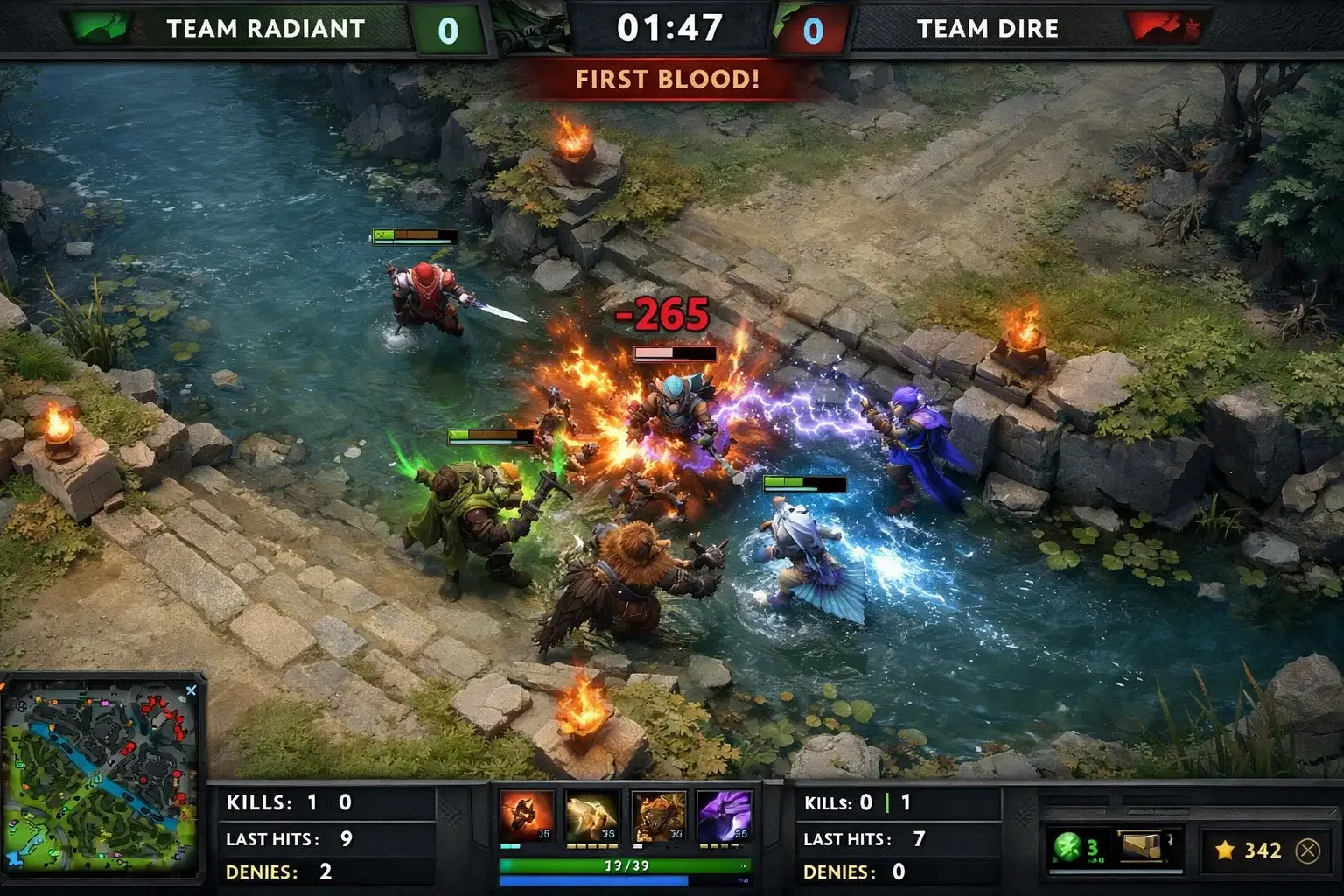Cast the golden wings ability
1344x896 pixels.
pyautogui.click(x=594, y=815)
